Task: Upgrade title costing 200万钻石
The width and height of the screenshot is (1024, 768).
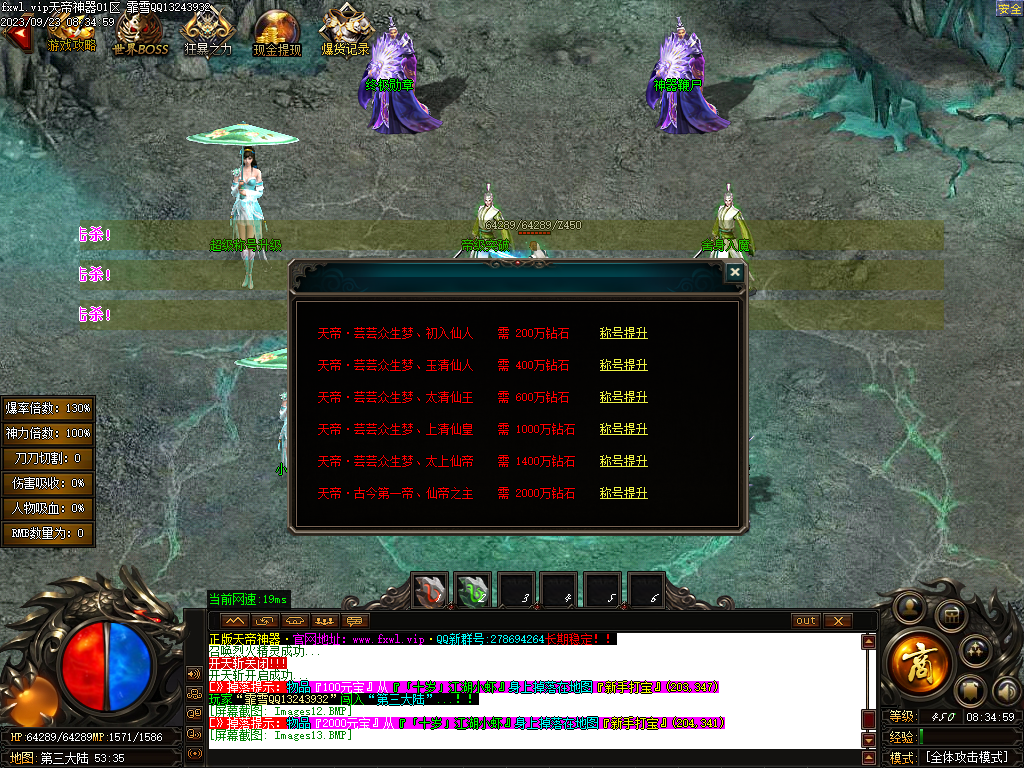Action: click(623, 333)
